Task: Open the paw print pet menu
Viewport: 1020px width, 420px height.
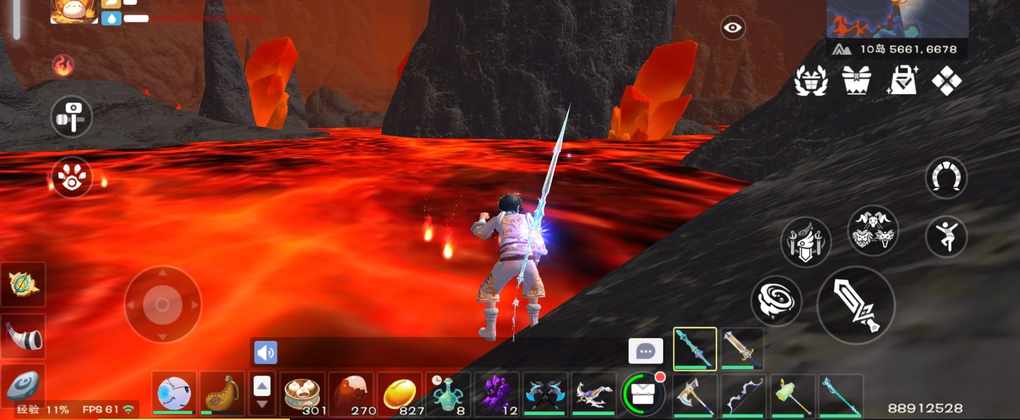Action: pyautogui.click(x=71, y=178)
